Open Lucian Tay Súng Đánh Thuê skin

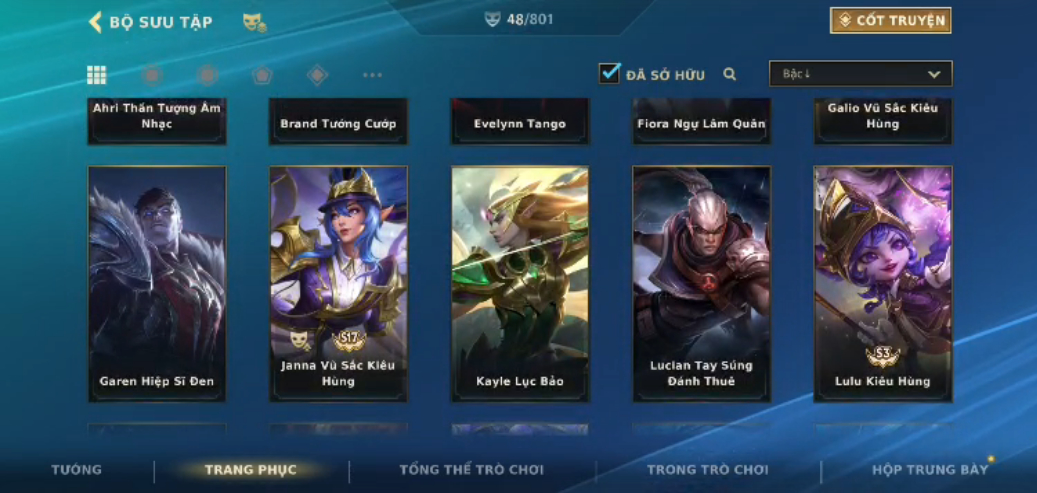(701, 284)
